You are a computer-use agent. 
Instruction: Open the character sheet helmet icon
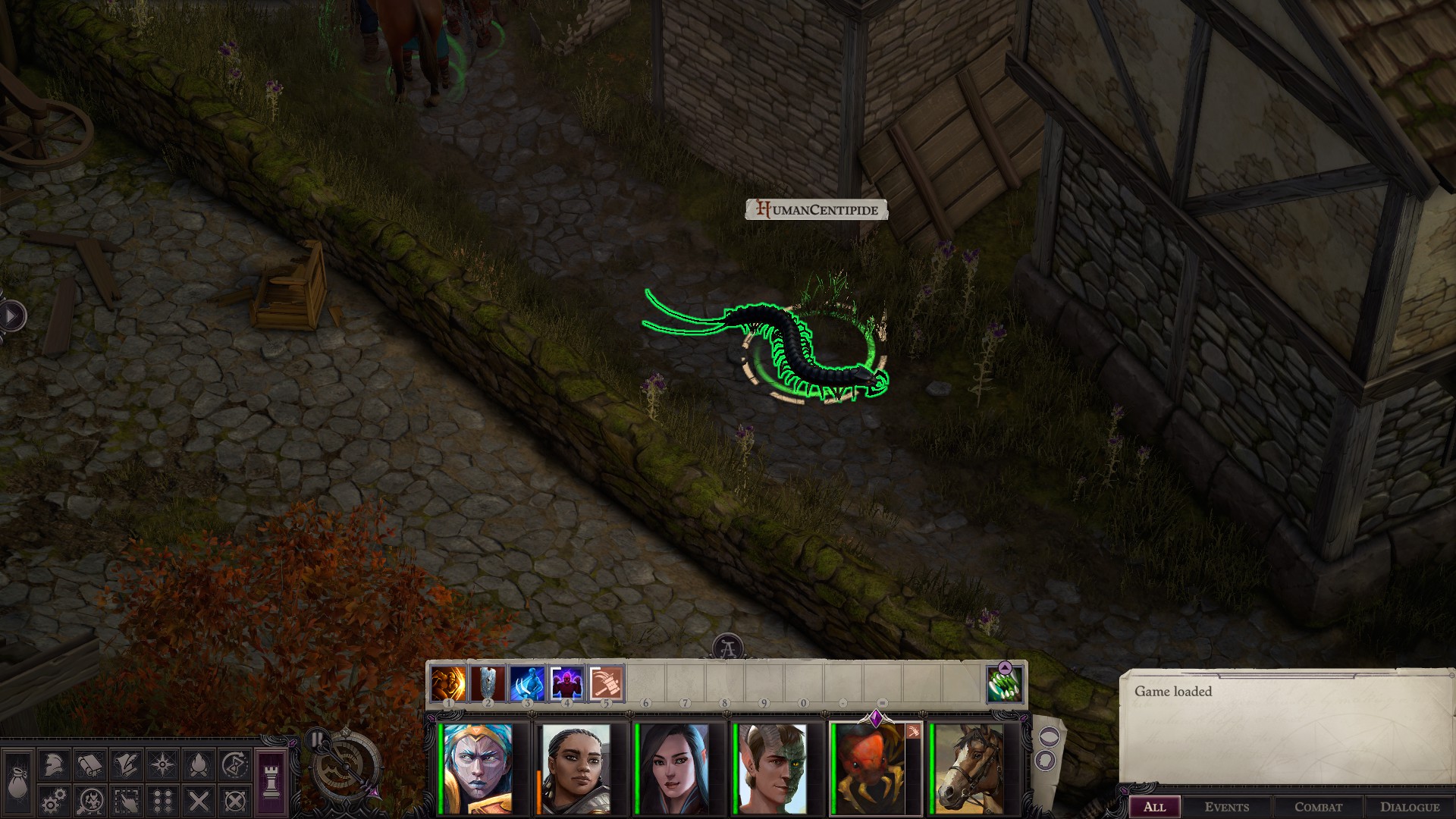pyautogui.click(x=54, y=765)
